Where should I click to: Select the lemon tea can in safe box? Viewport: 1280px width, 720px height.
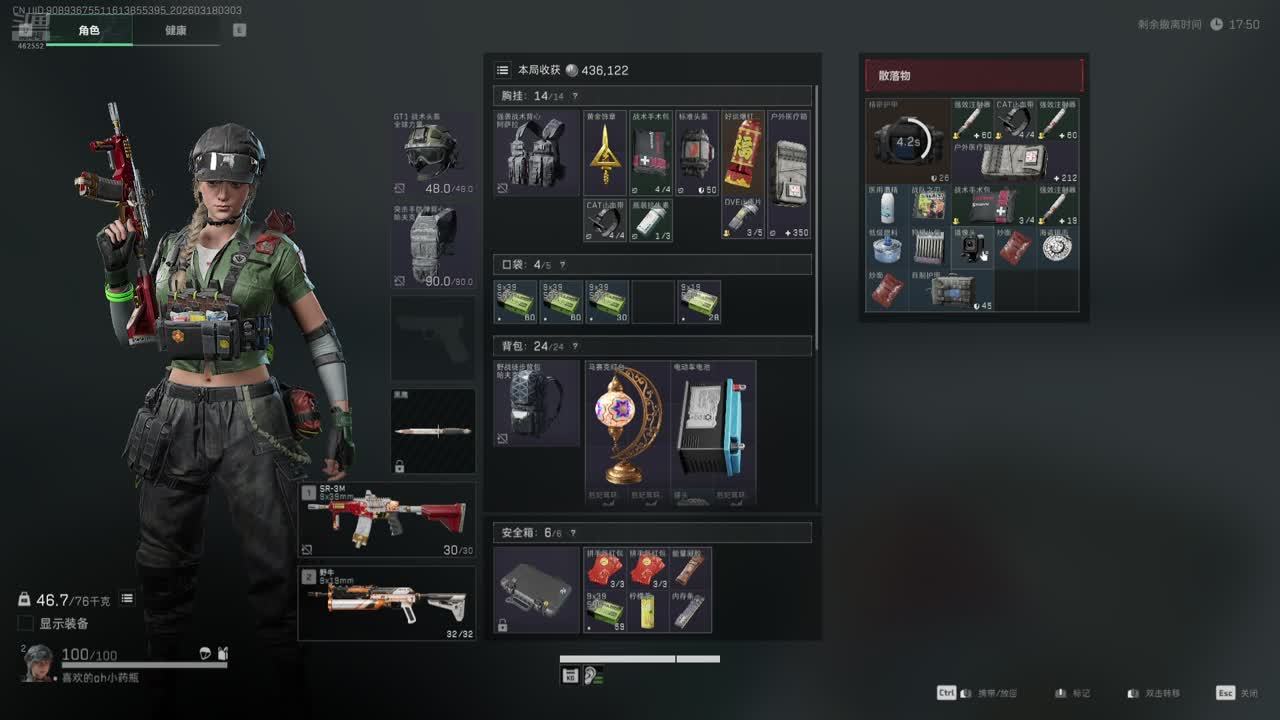coord(647,610)
